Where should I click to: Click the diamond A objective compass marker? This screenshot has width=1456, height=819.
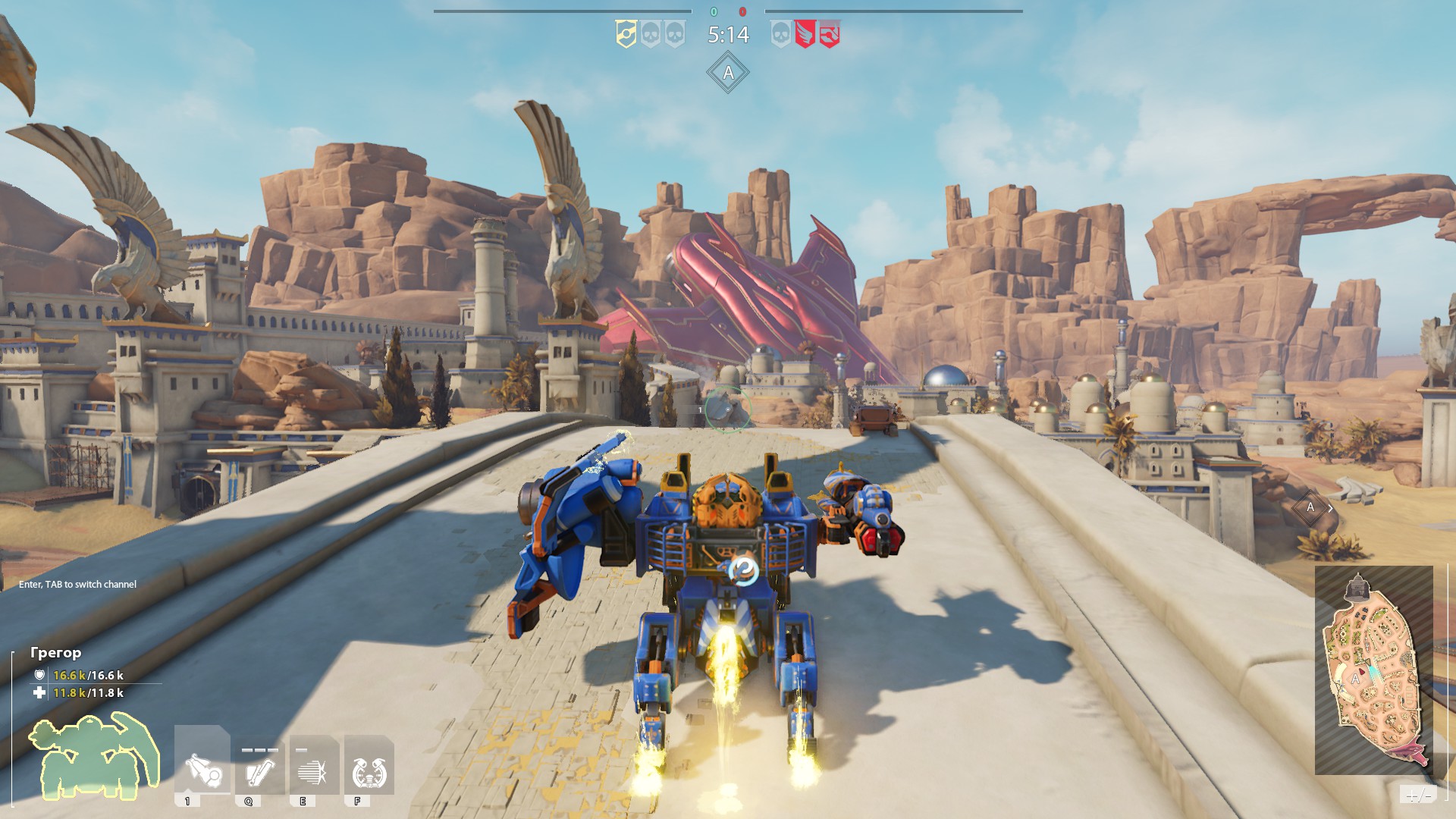[727, 74]
